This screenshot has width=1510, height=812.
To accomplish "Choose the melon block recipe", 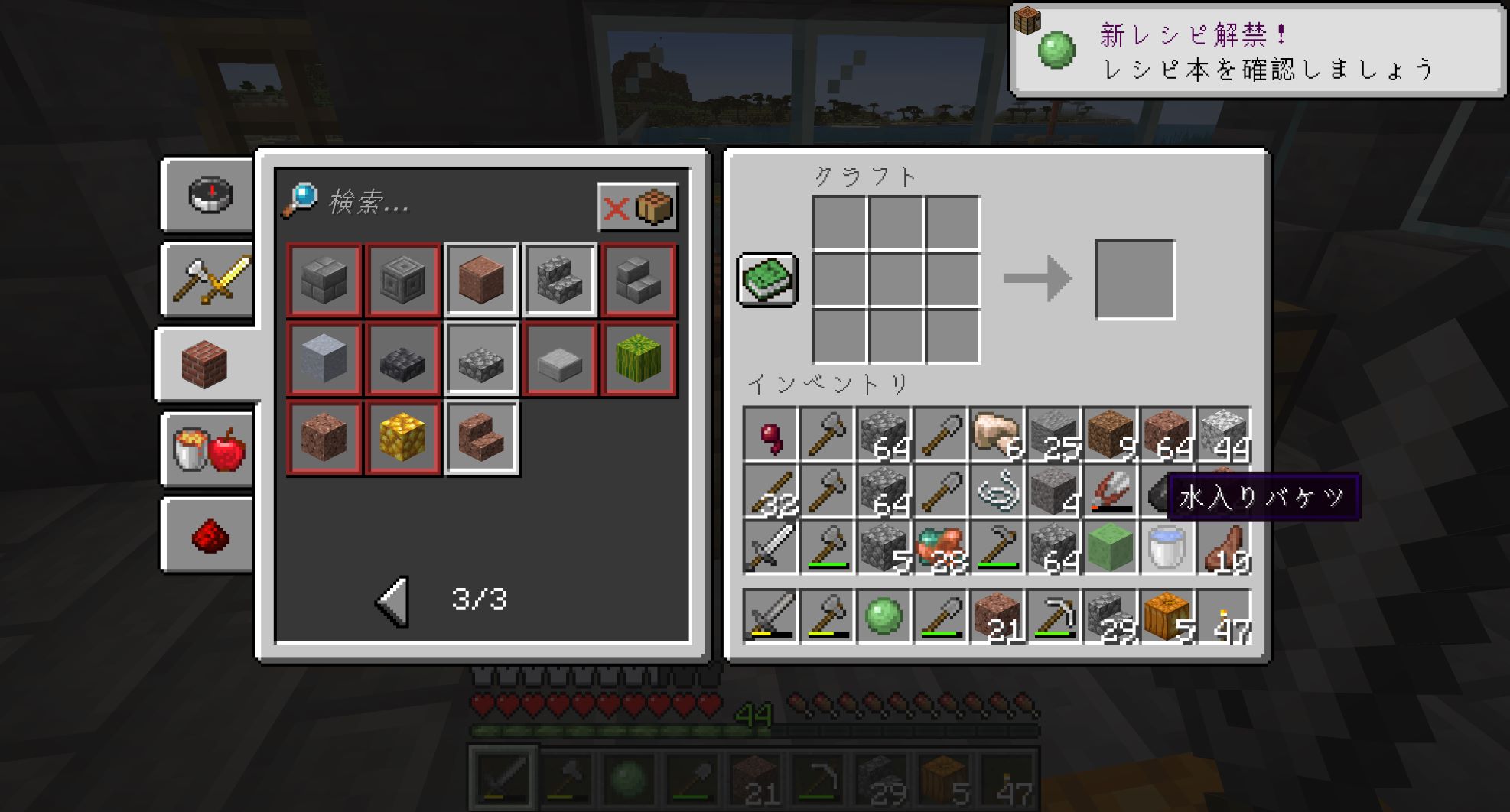I will 638,359.
